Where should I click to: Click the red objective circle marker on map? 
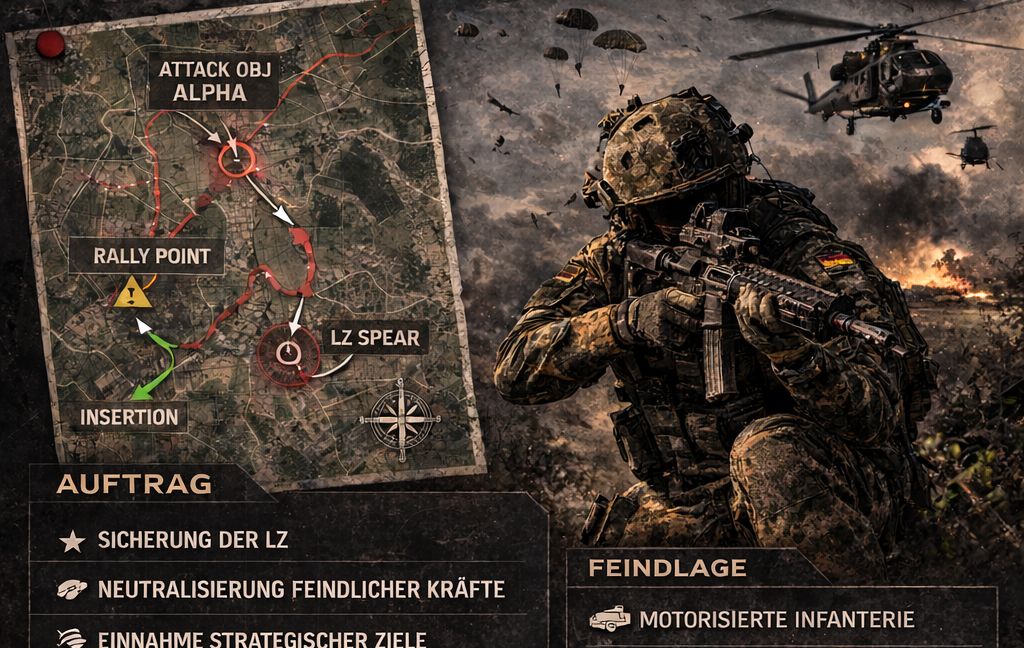(x=236, y=158)
